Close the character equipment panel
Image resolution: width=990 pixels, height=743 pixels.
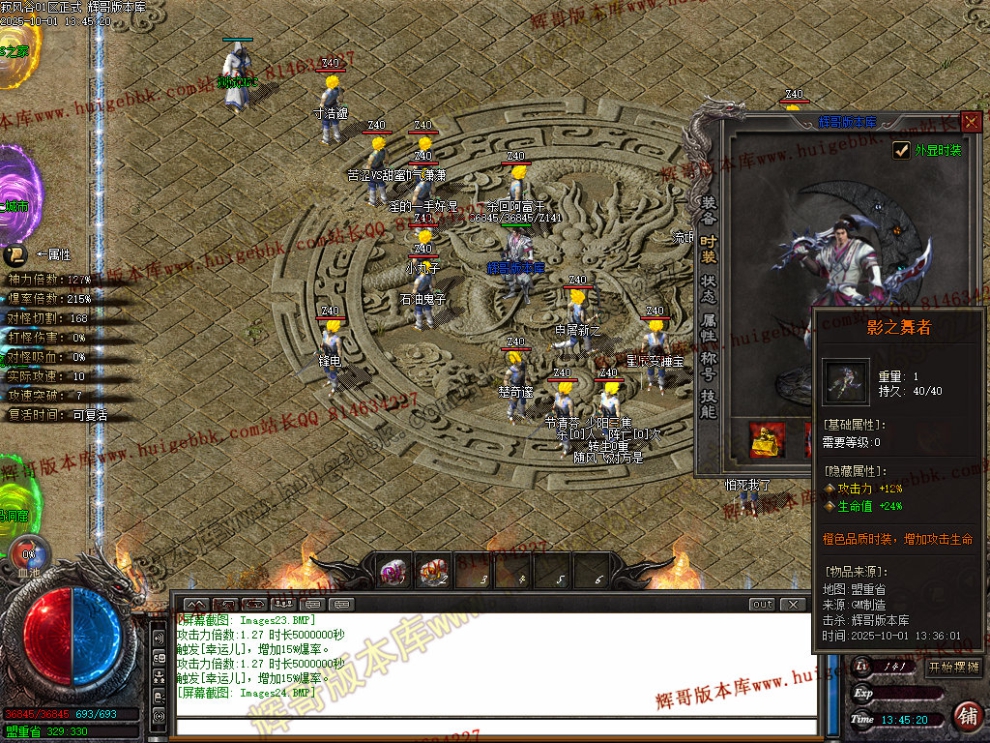pyautogui.click(x=970, y=122)
